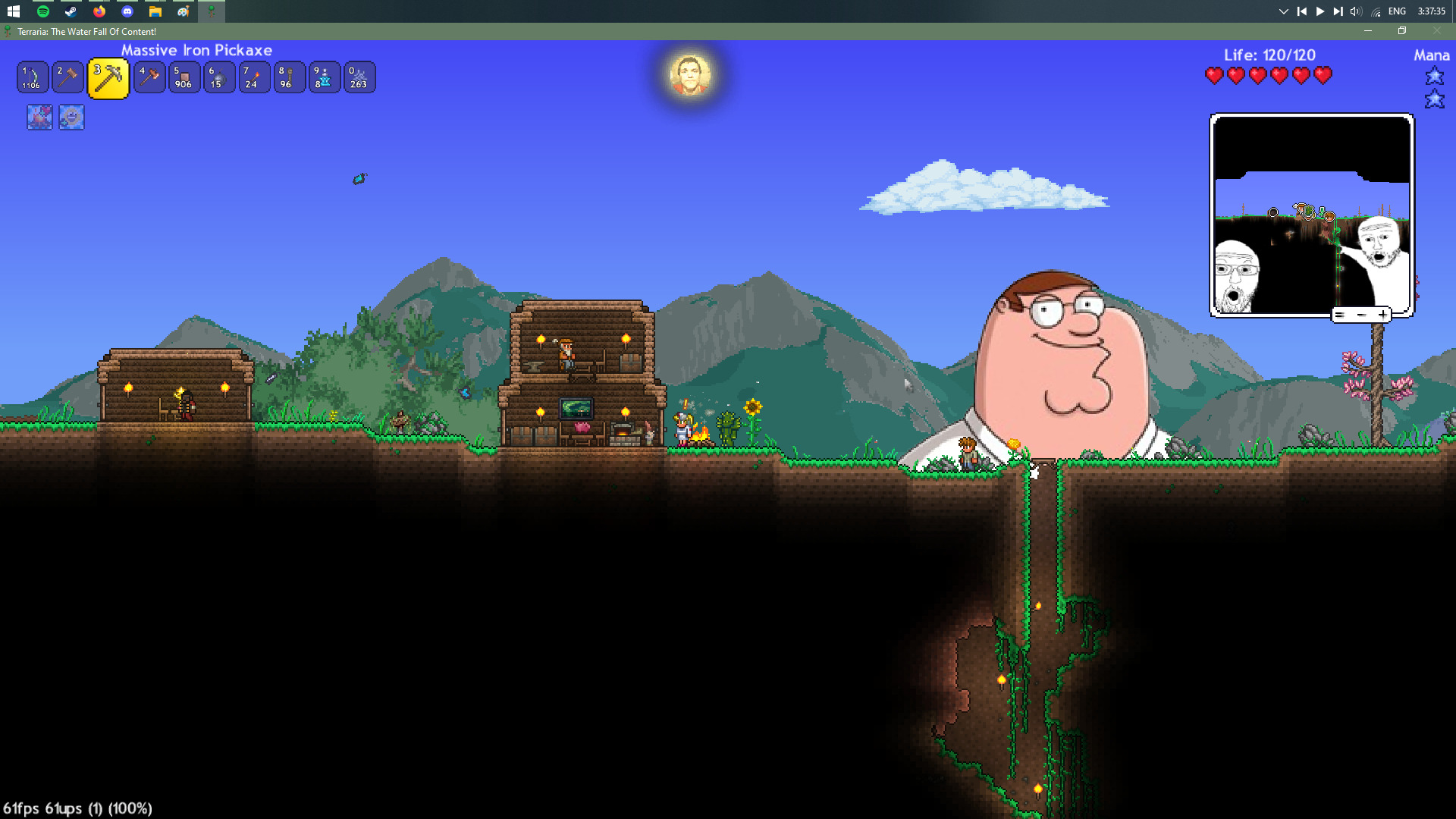1456x819 pixels.
Task: Click the Happy sunflower buff icon
Action: coord(71,118)
